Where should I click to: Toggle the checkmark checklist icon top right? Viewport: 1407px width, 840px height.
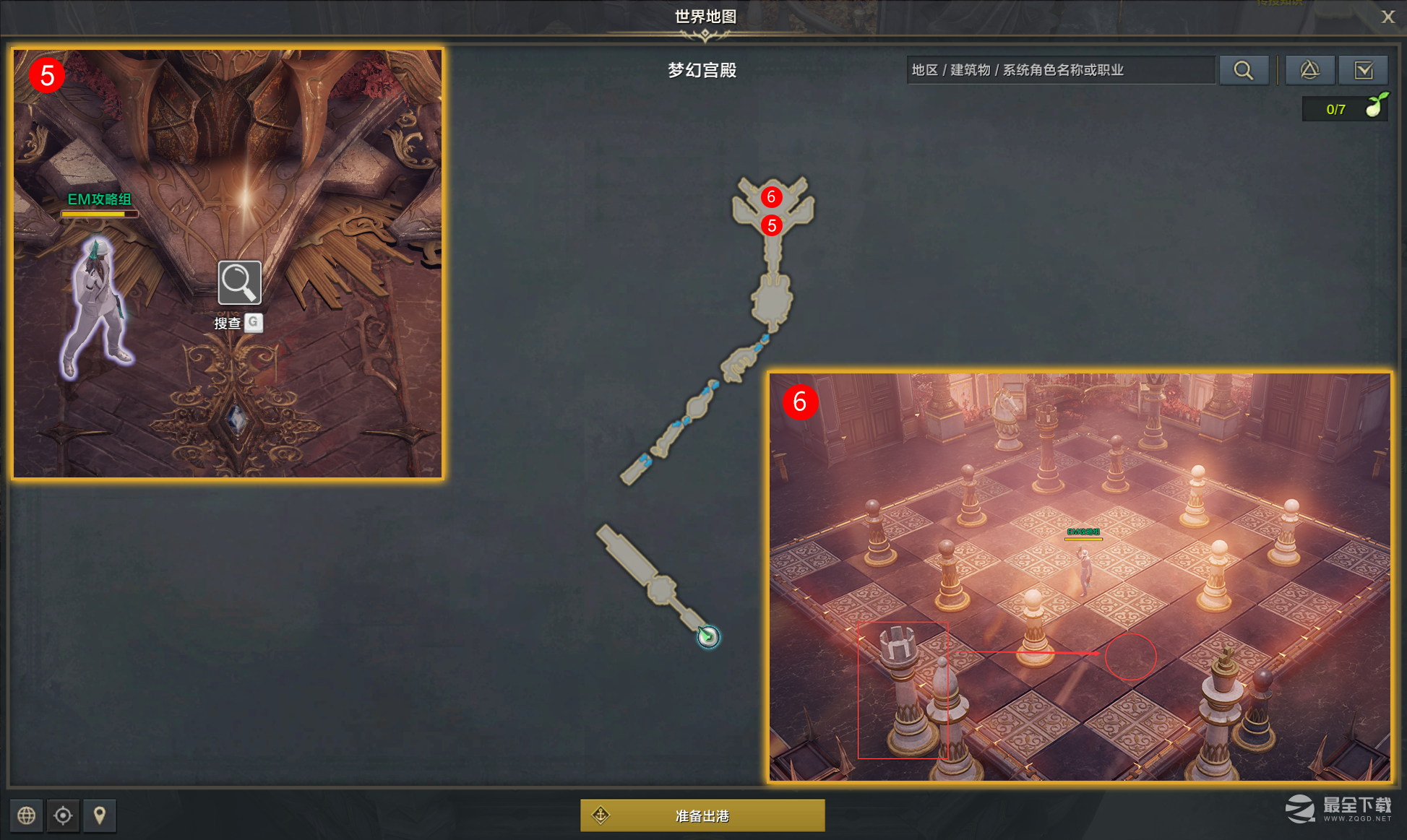(1364, 70)
